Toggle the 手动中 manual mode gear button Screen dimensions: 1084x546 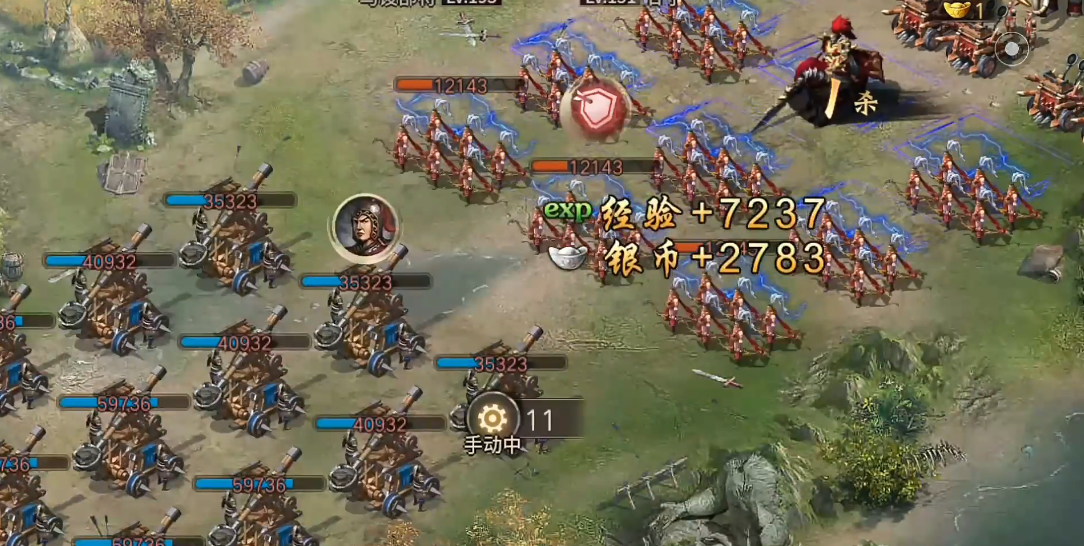pos(492,419)
